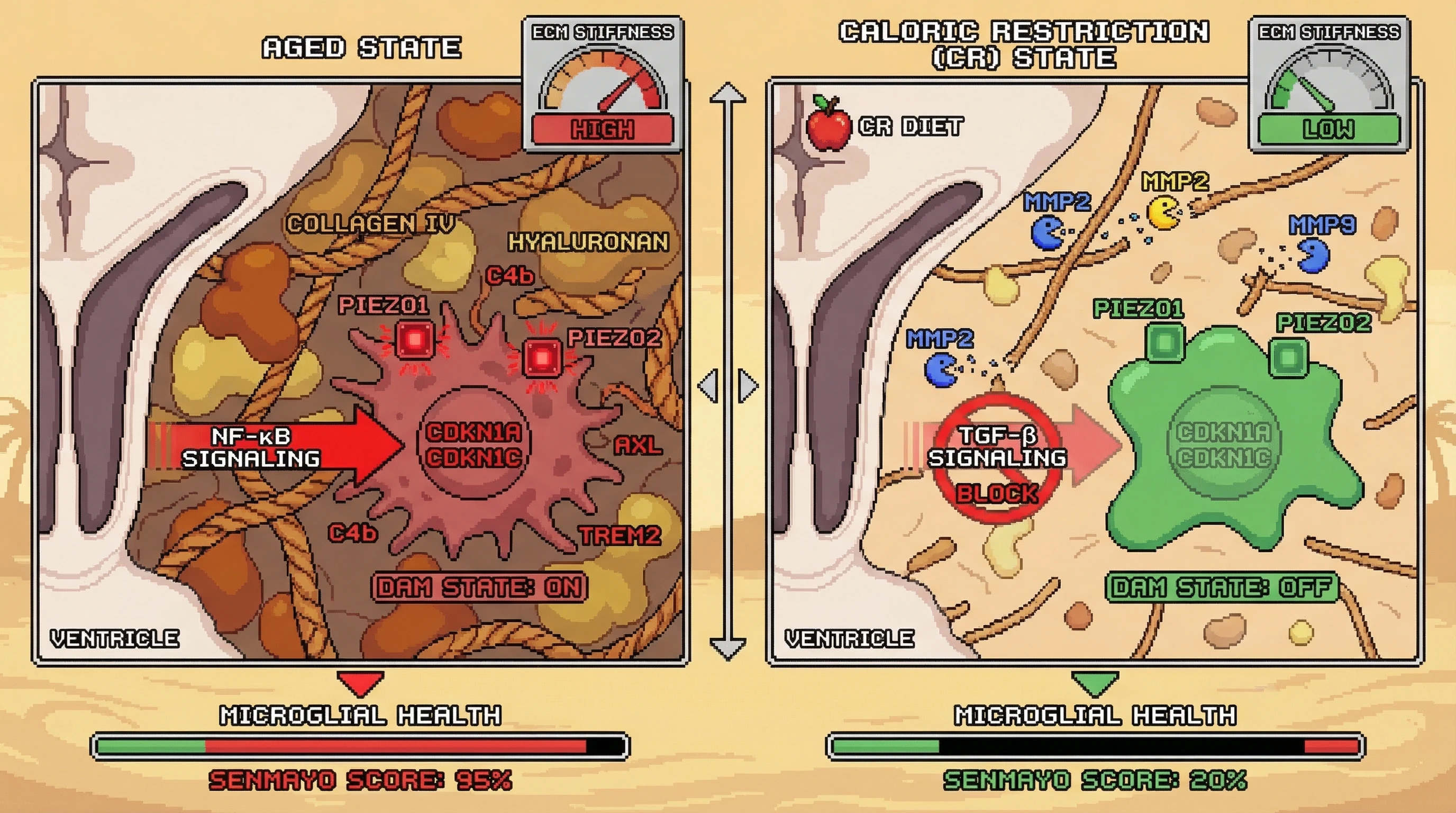
Task: Click the red triangle marker under the aged panel
Action: [x=360, y=682]
